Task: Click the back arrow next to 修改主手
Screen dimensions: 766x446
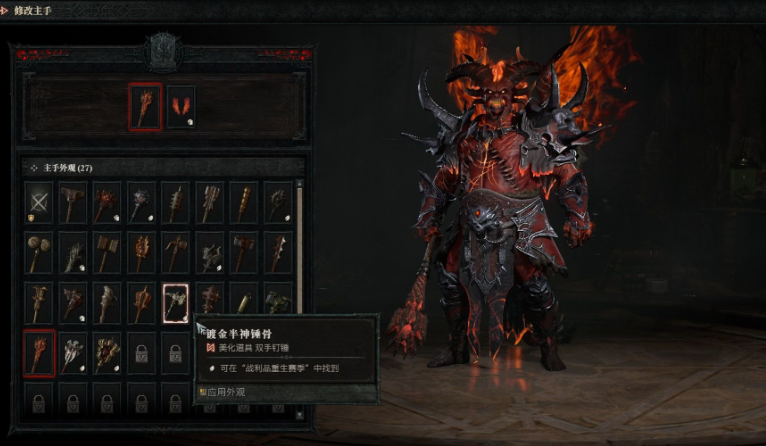Action: [x=7, y=9]
